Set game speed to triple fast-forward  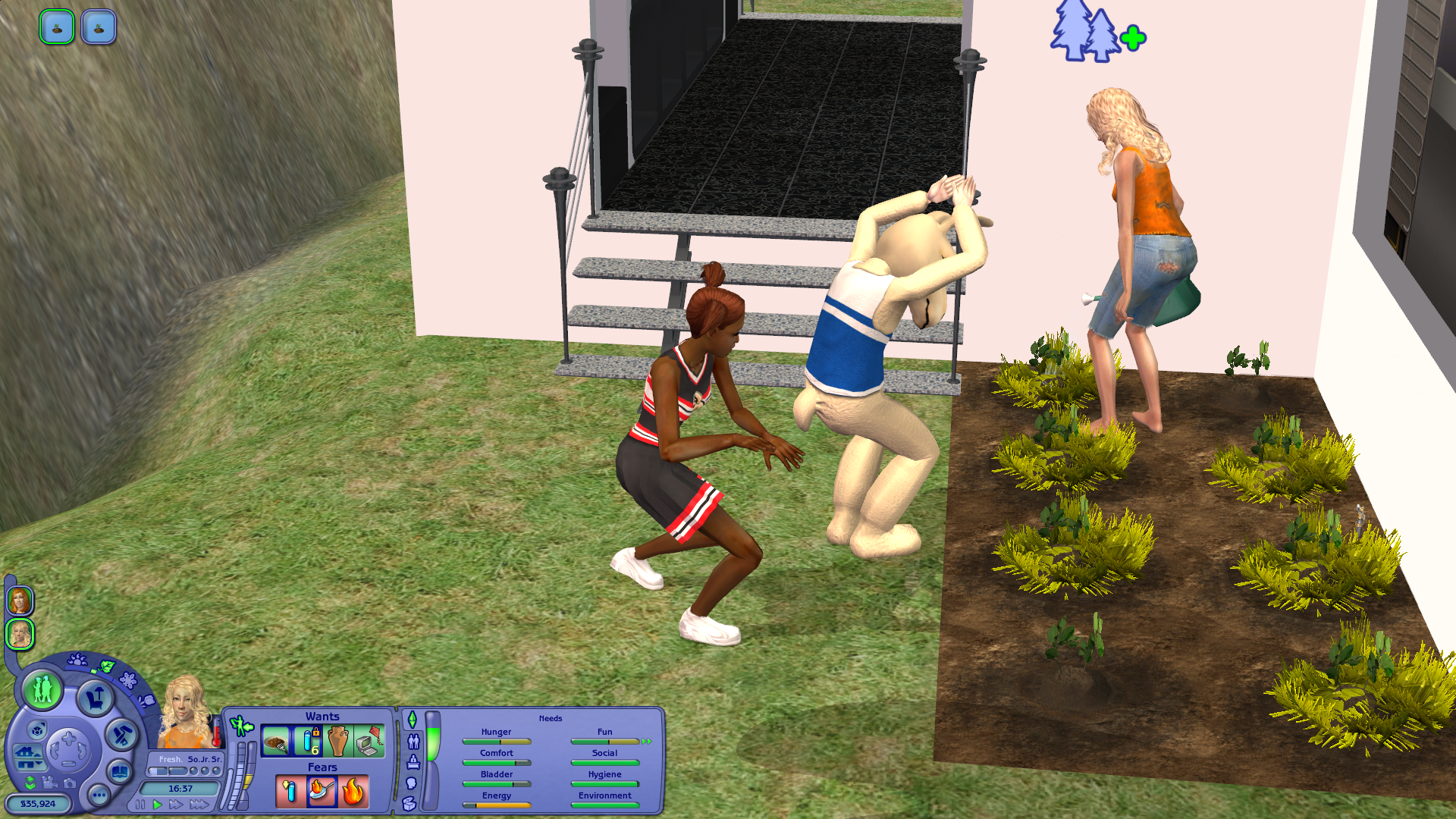pyautogui.click(x=199, y=805)
